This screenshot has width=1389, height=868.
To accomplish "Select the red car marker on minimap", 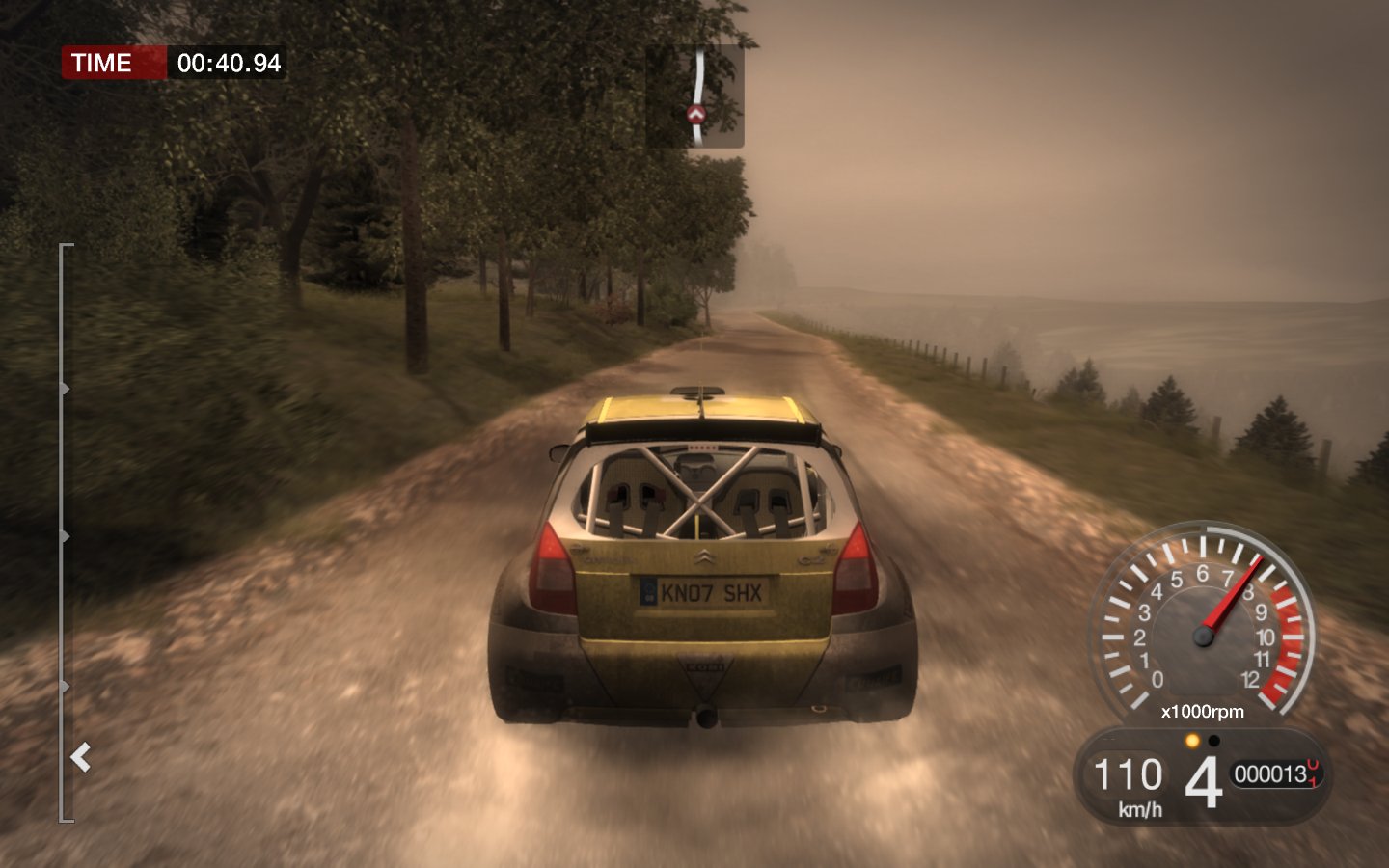I will click(x=696, y=115).
